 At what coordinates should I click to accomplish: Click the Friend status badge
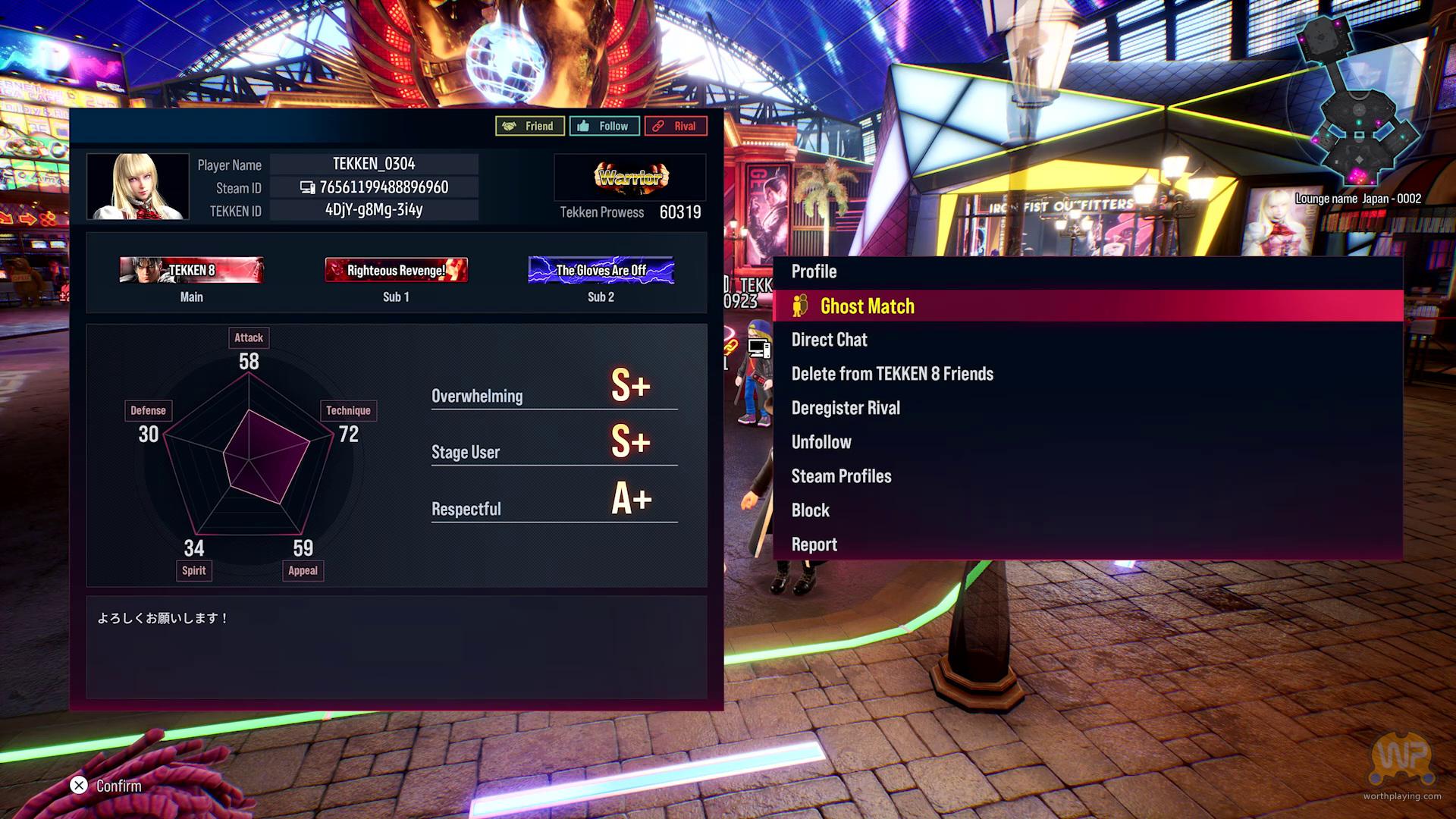(529, 126)
